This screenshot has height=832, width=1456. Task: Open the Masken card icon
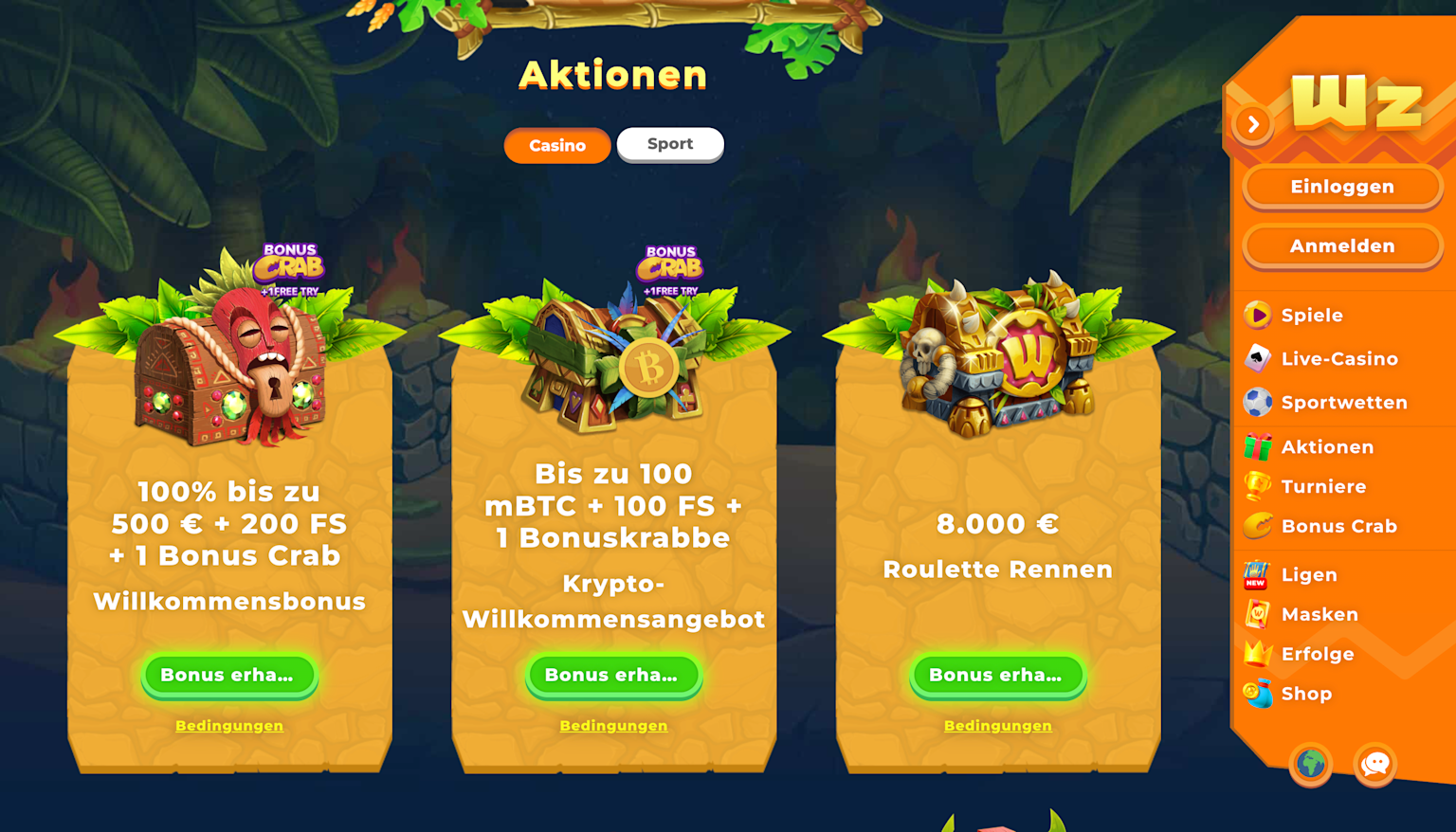coord(1258,614)
